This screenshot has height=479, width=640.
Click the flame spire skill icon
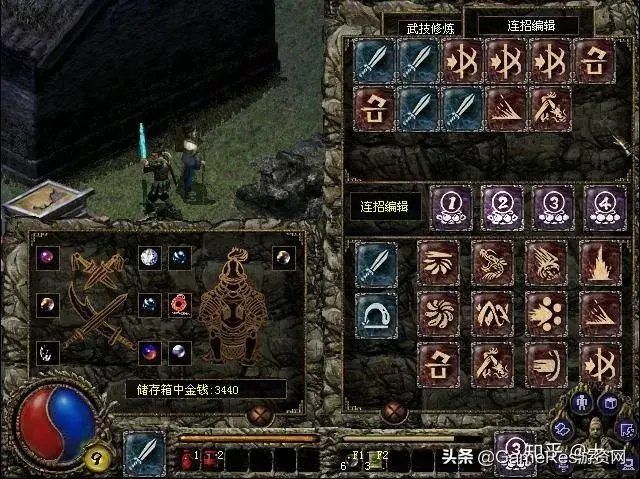pyautogui.click(x=602, y=264)
